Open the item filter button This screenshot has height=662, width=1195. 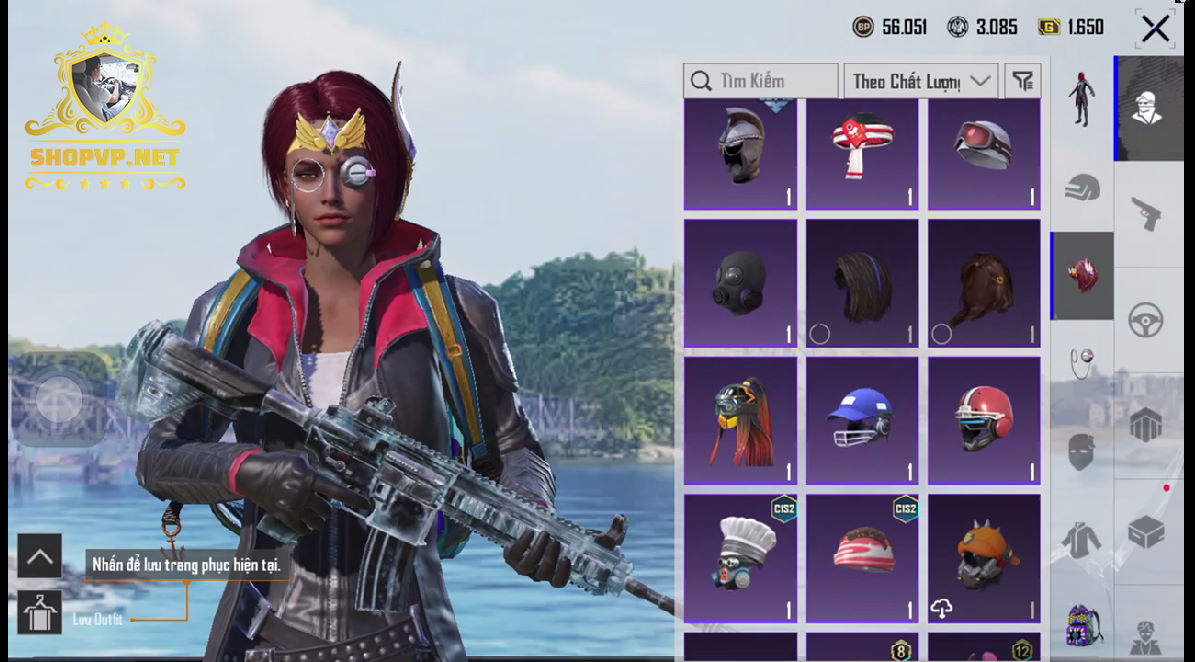coord(1022,81)
